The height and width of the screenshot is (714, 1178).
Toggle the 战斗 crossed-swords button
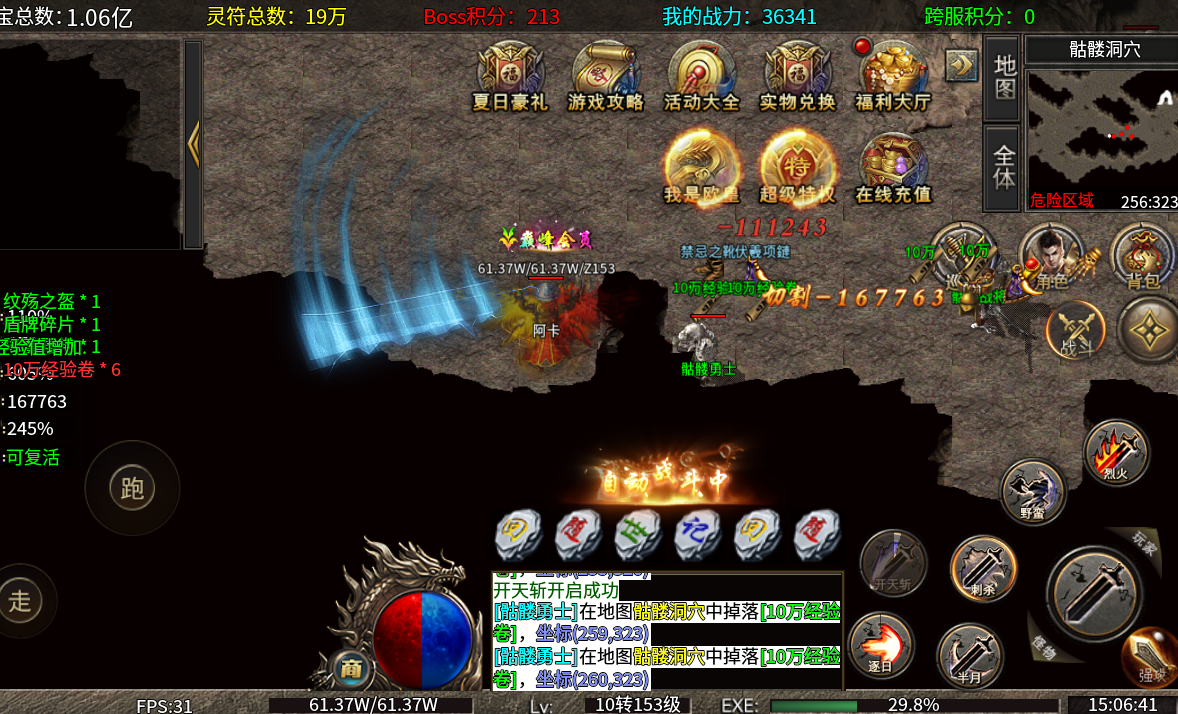(x=1075, y=330)
